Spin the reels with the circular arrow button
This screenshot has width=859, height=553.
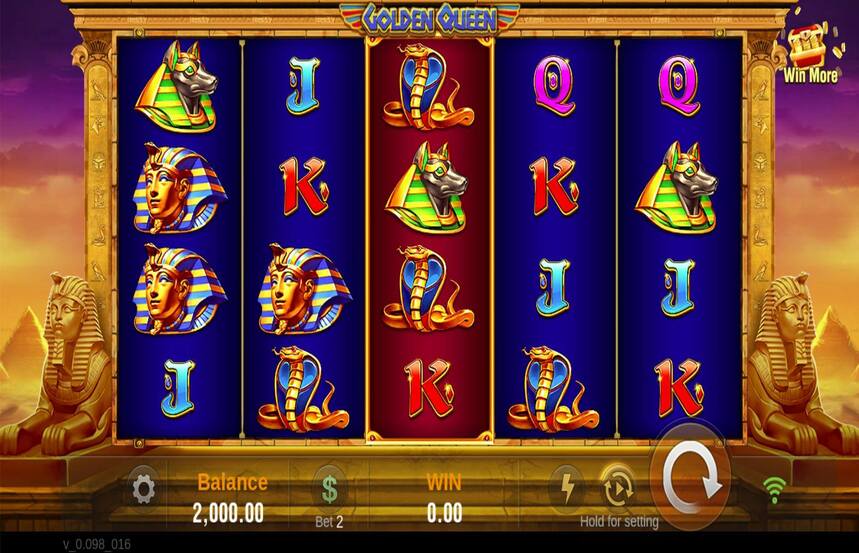(x=690, y=485)
